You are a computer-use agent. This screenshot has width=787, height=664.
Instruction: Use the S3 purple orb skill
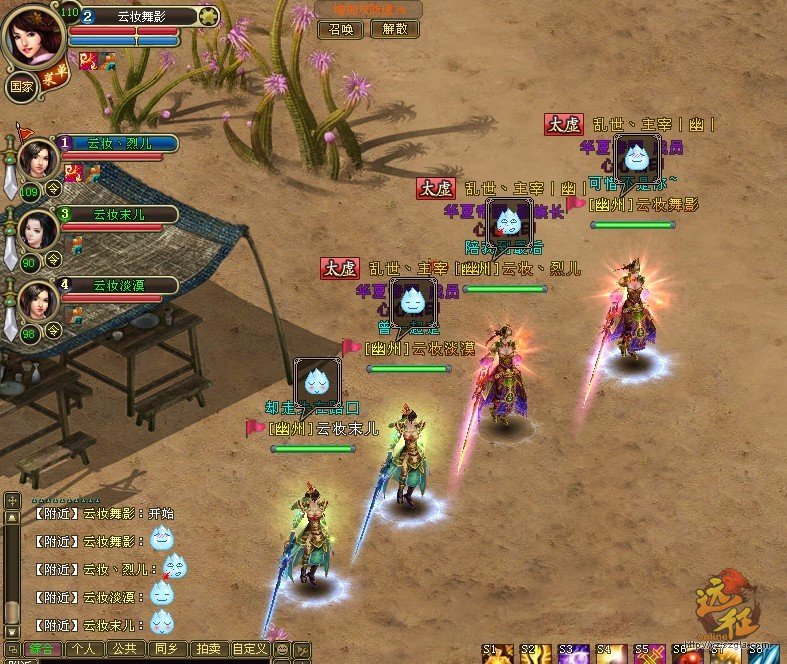574,655
